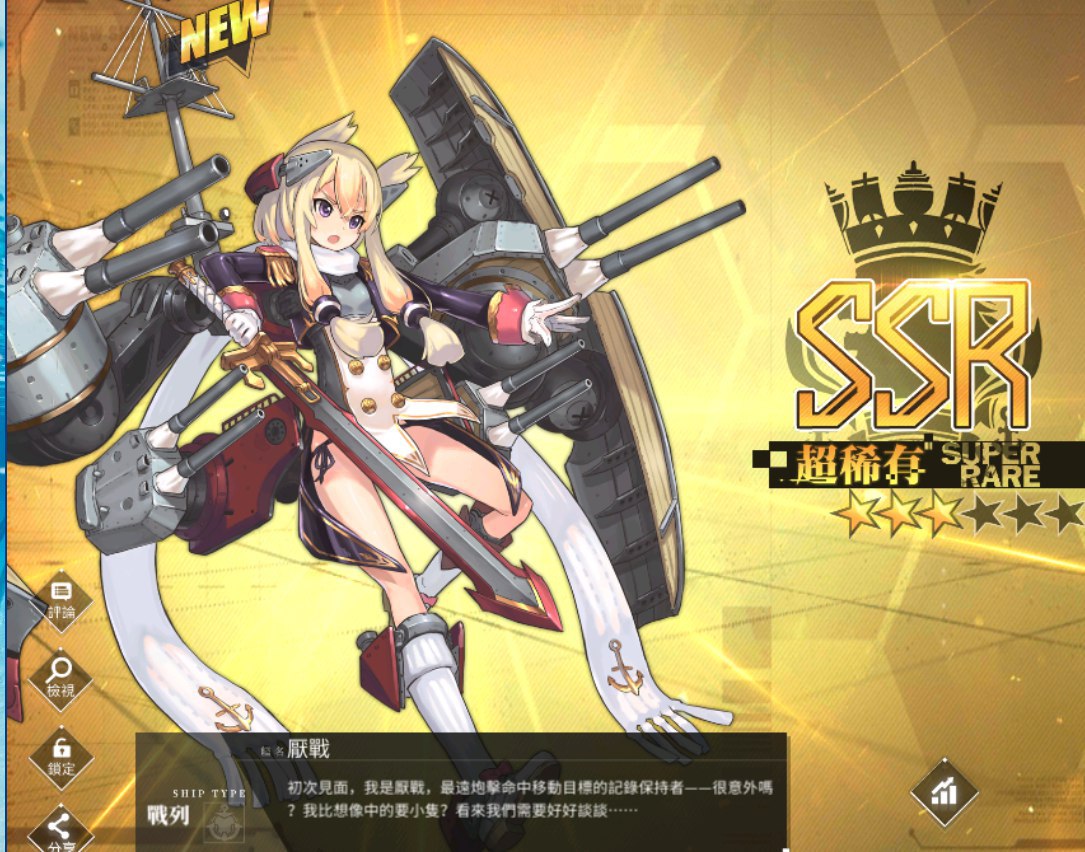Open the 評論 comments button
Viewport: 1085px width, 852px height.
click(61, 601)
